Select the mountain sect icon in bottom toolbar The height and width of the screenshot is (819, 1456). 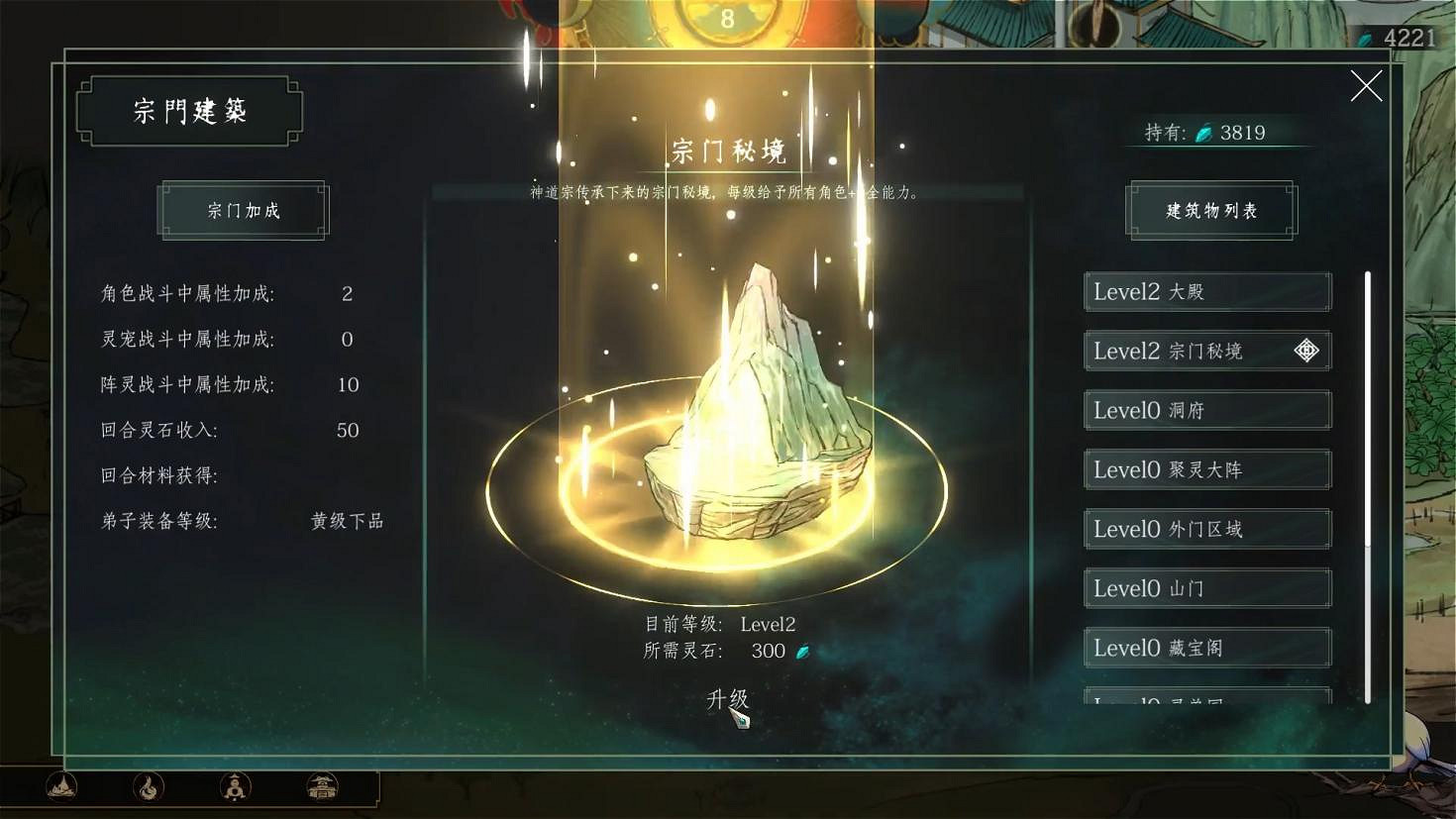(x=59, y=787)
